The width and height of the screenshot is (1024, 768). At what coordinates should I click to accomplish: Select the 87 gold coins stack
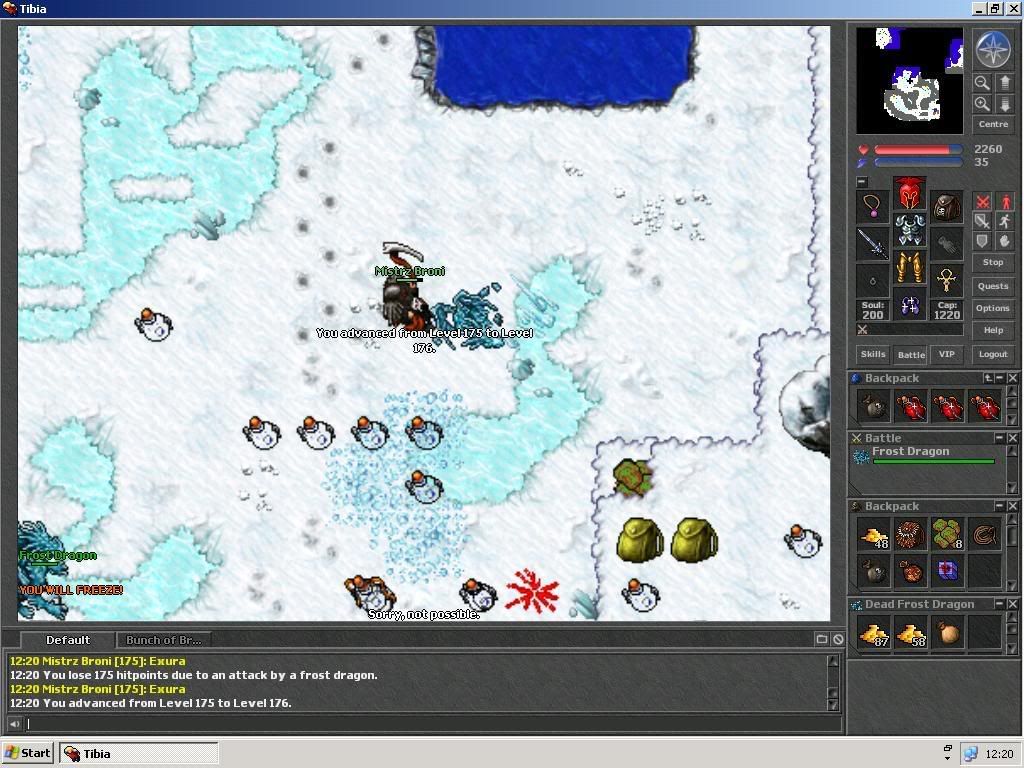(873, 631)
